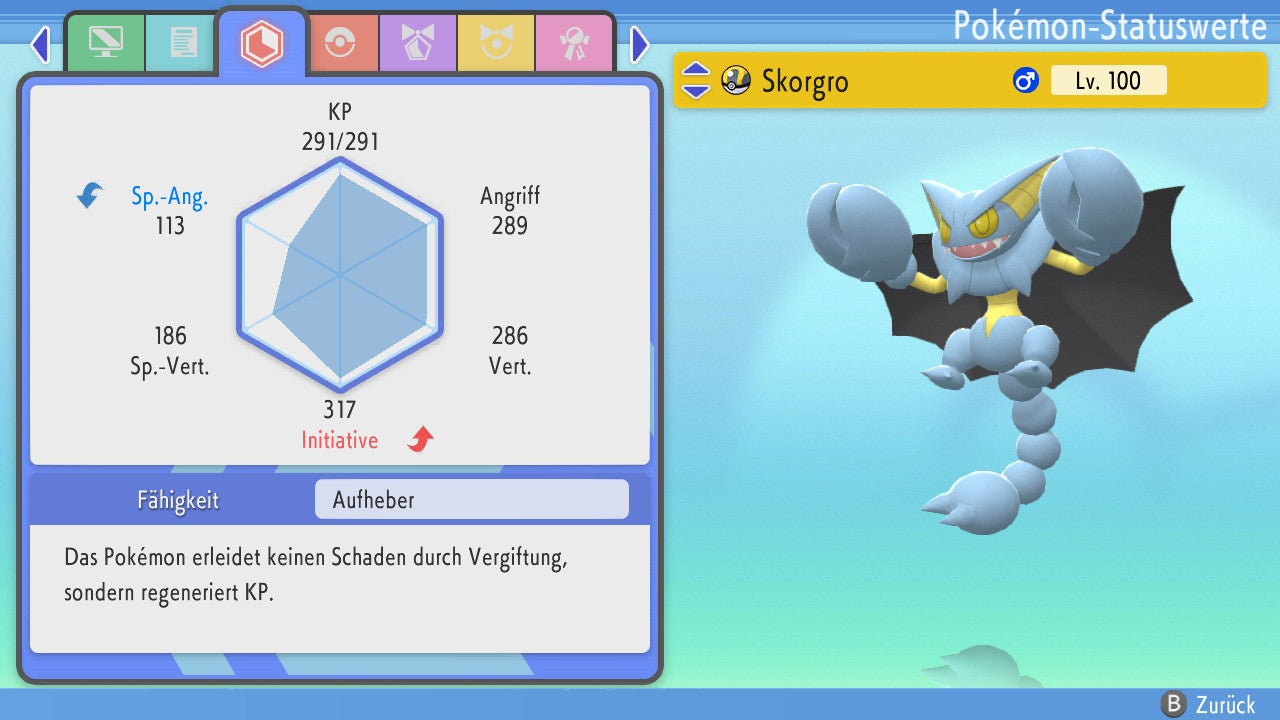Switch to the purple bow contest tab

point(417,43)
